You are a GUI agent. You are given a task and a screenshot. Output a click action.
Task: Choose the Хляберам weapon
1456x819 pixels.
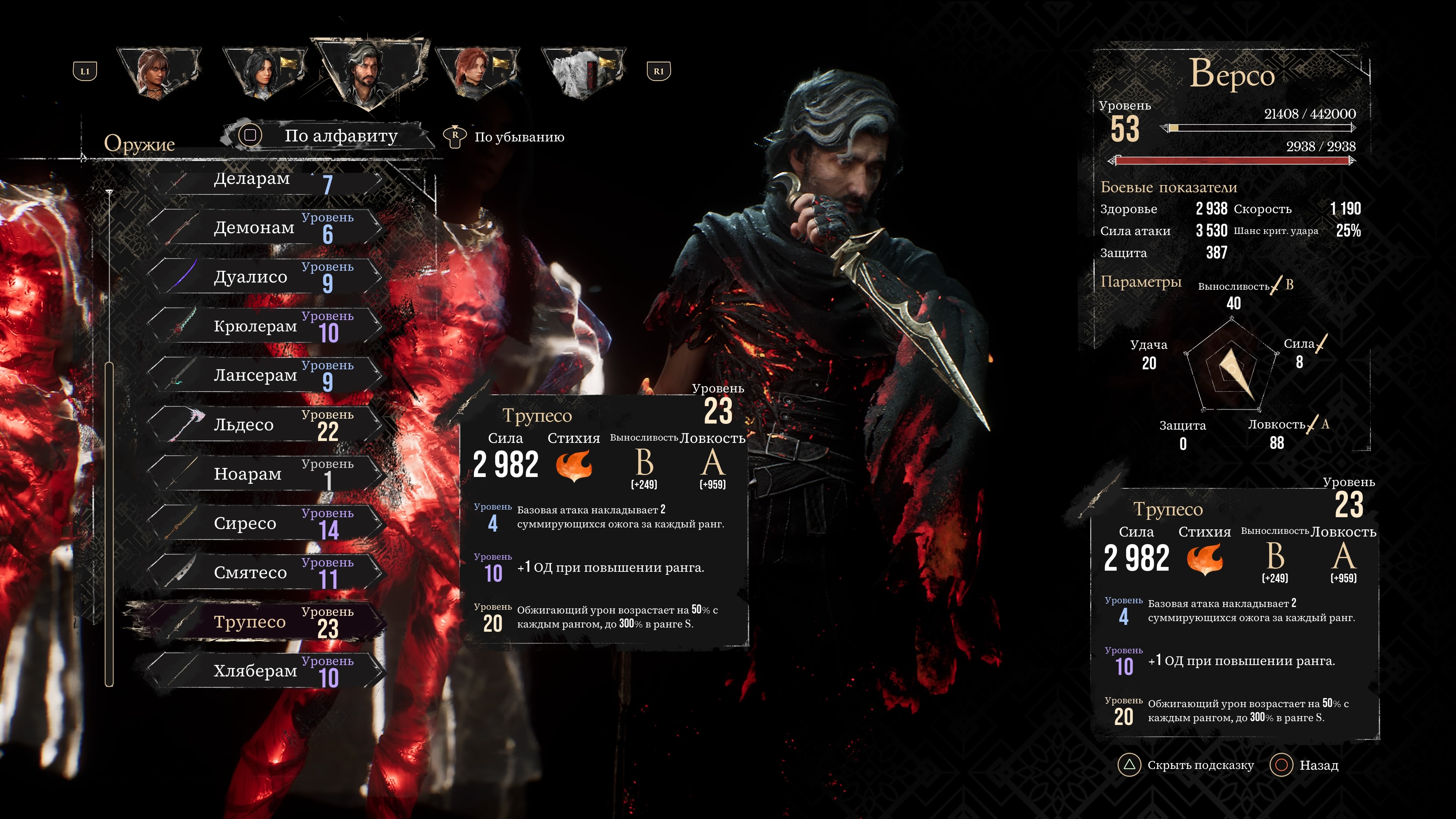point(266,671)
